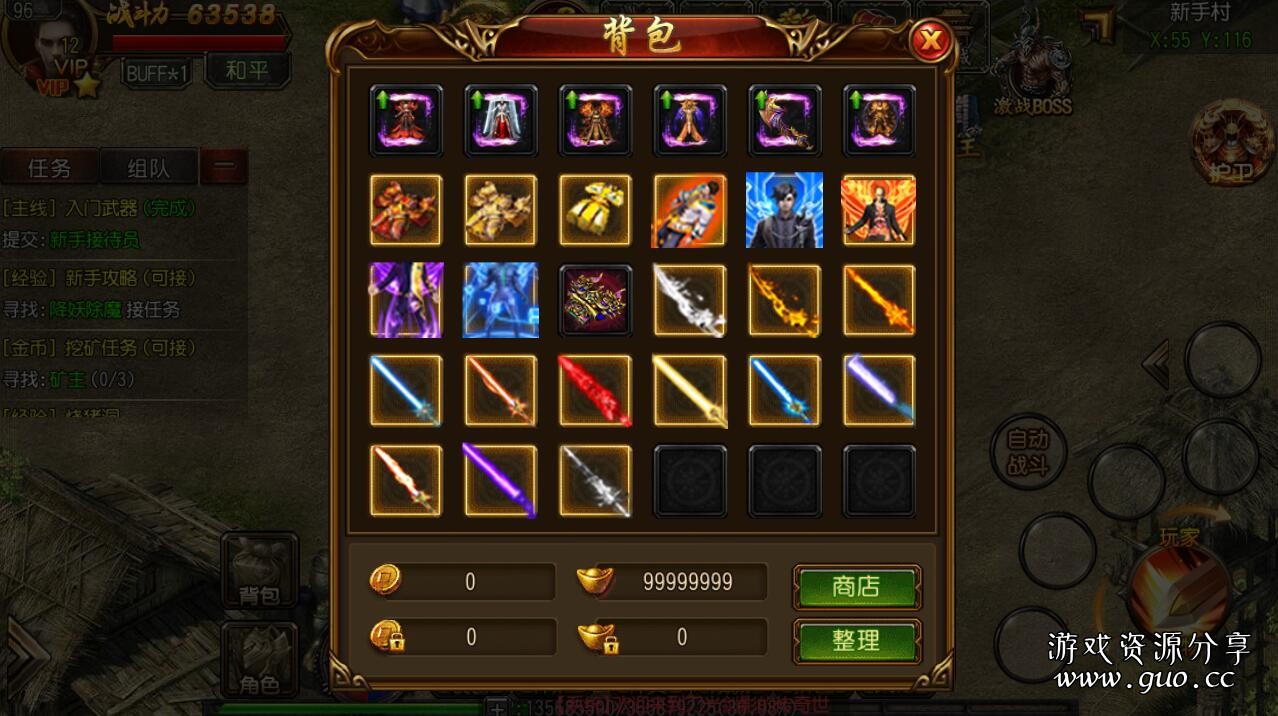Select the blue-suited man portrait item
1278x716 pixels.
(x=784, y=210)
